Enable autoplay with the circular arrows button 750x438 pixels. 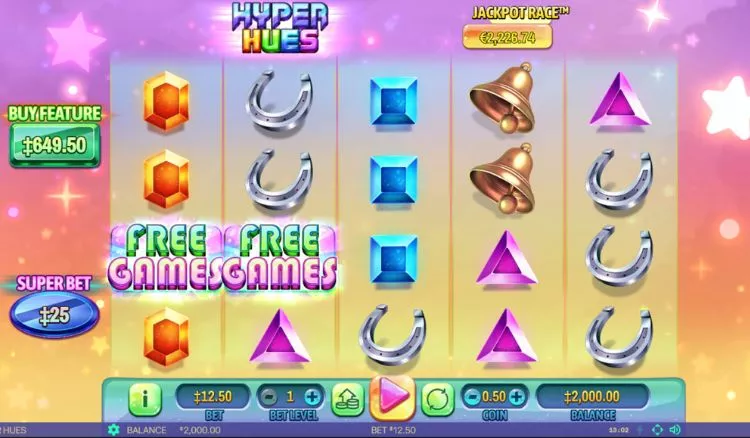tap(437, 397)
